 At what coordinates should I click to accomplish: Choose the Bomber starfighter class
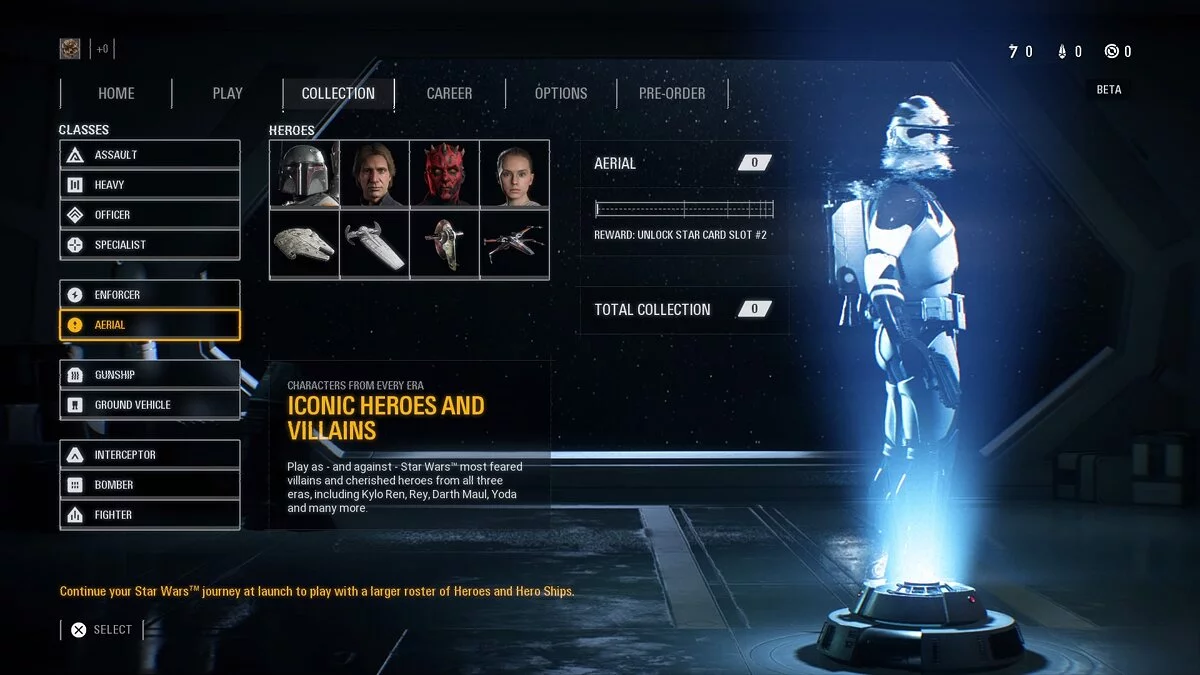point(150,485)
